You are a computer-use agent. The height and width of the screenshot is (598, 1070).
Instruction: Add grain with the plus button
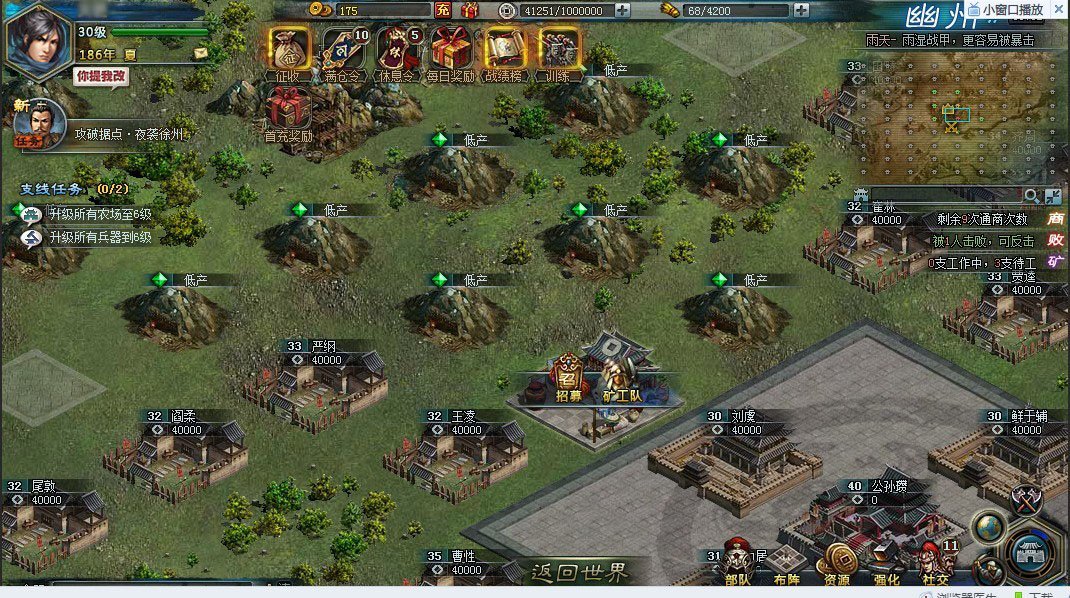pyautogui.click(x=801, y=10)
